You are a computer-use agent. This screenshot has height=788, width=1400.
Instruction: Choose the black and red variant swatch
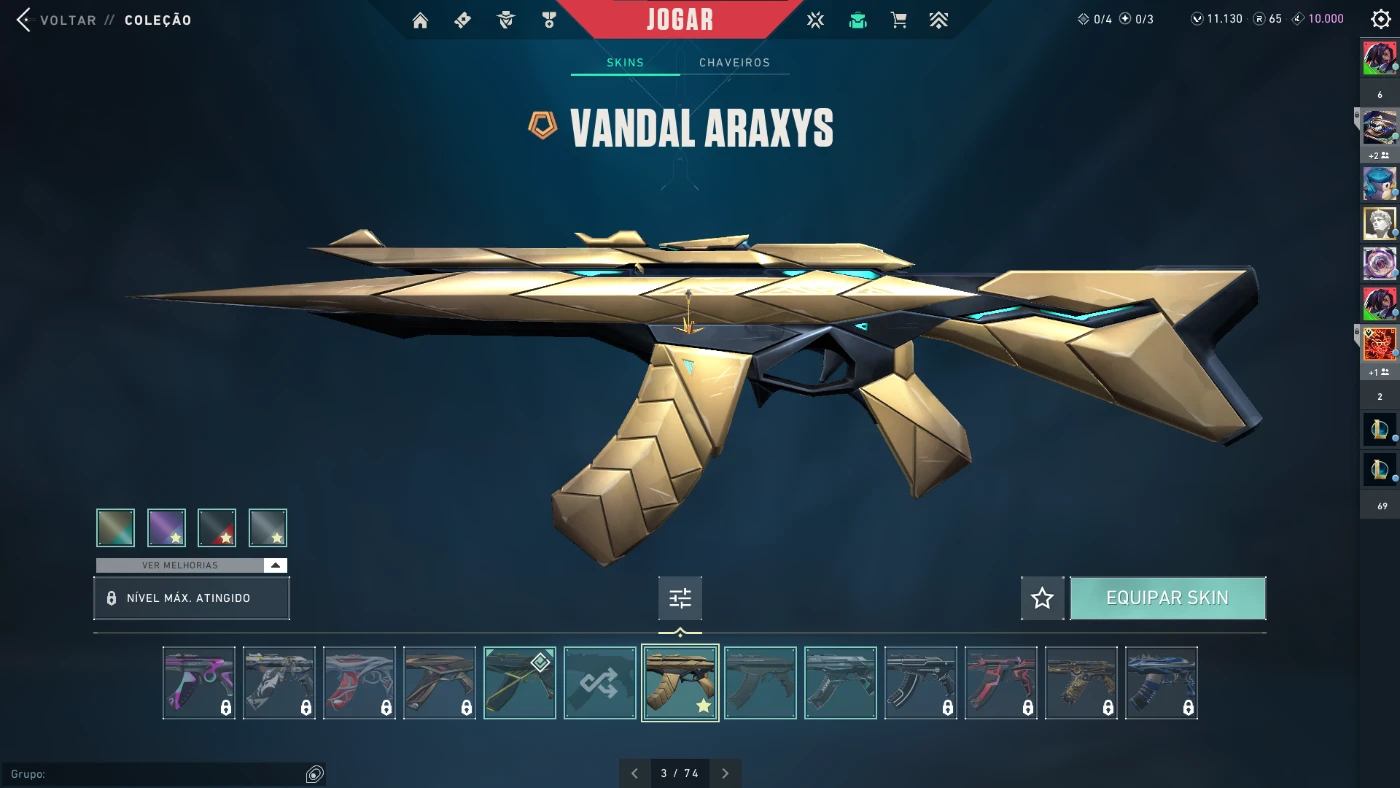pos(217,528)
